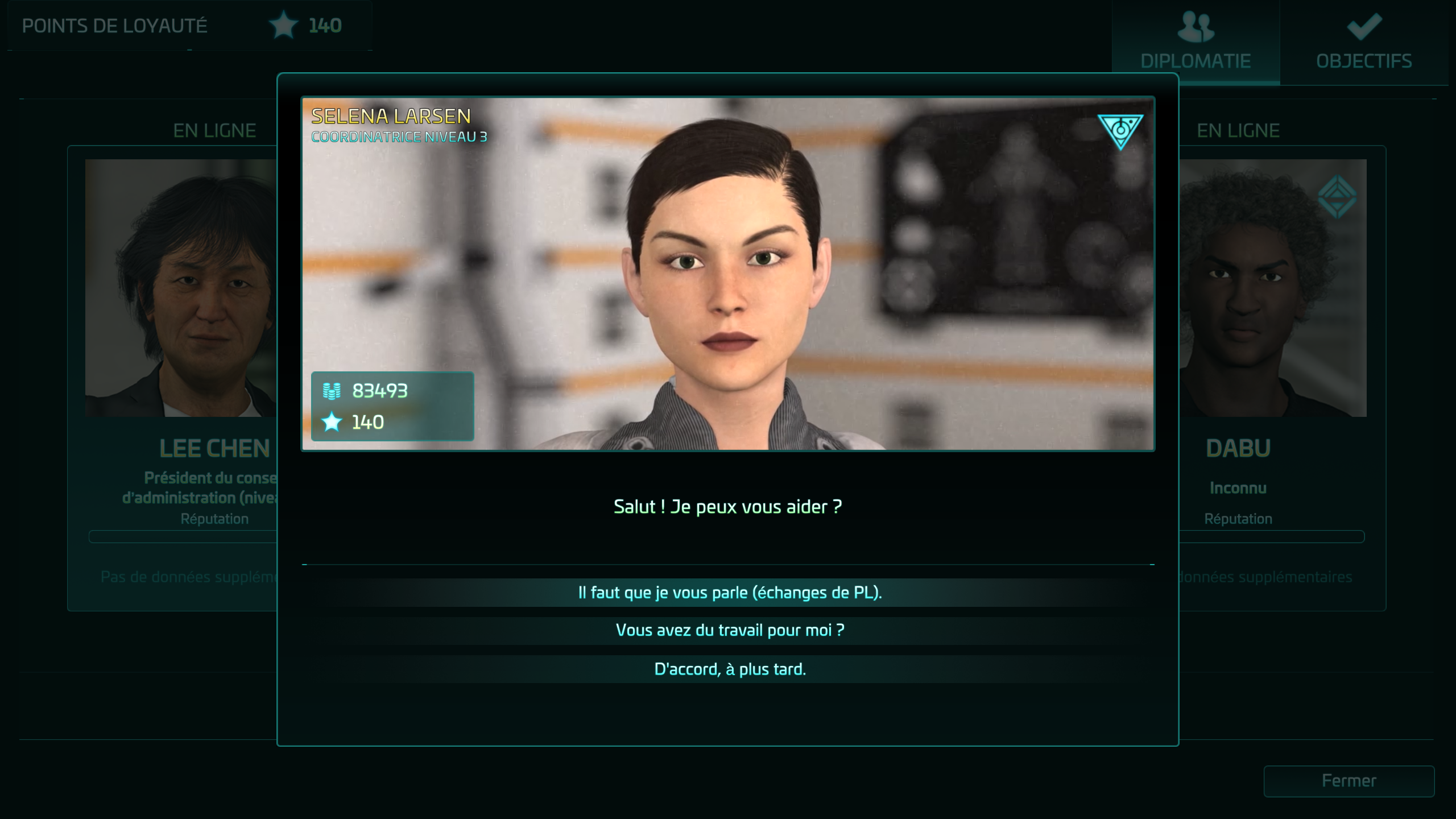Select "D'accord, à plus tard" reply
The width and height of the screenshot is (1456, 819).
729,669
